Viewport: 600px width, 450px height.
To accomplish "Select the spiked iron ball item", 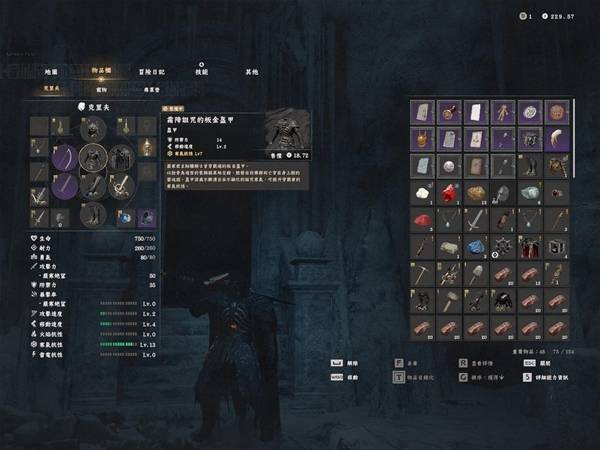I will (502, 246).
